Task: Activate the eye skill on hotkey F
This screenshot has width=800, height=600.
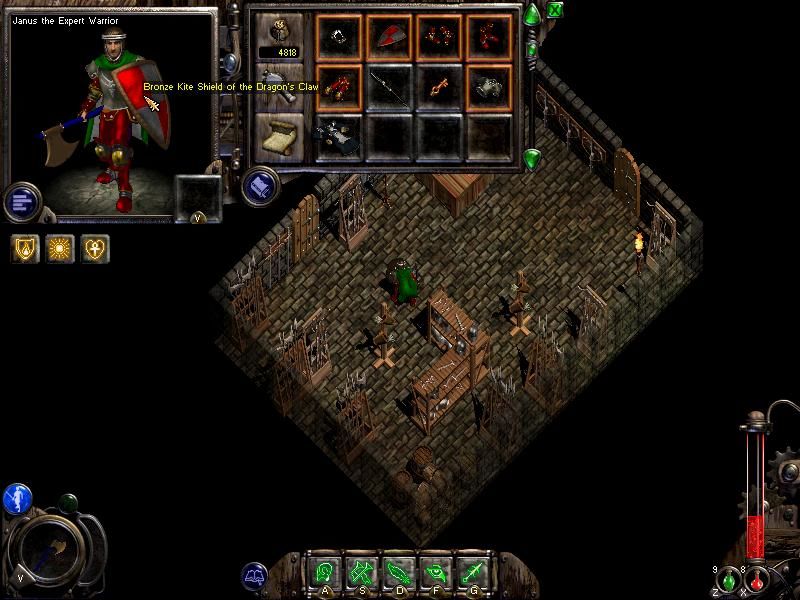Action: tap(435, 573)
